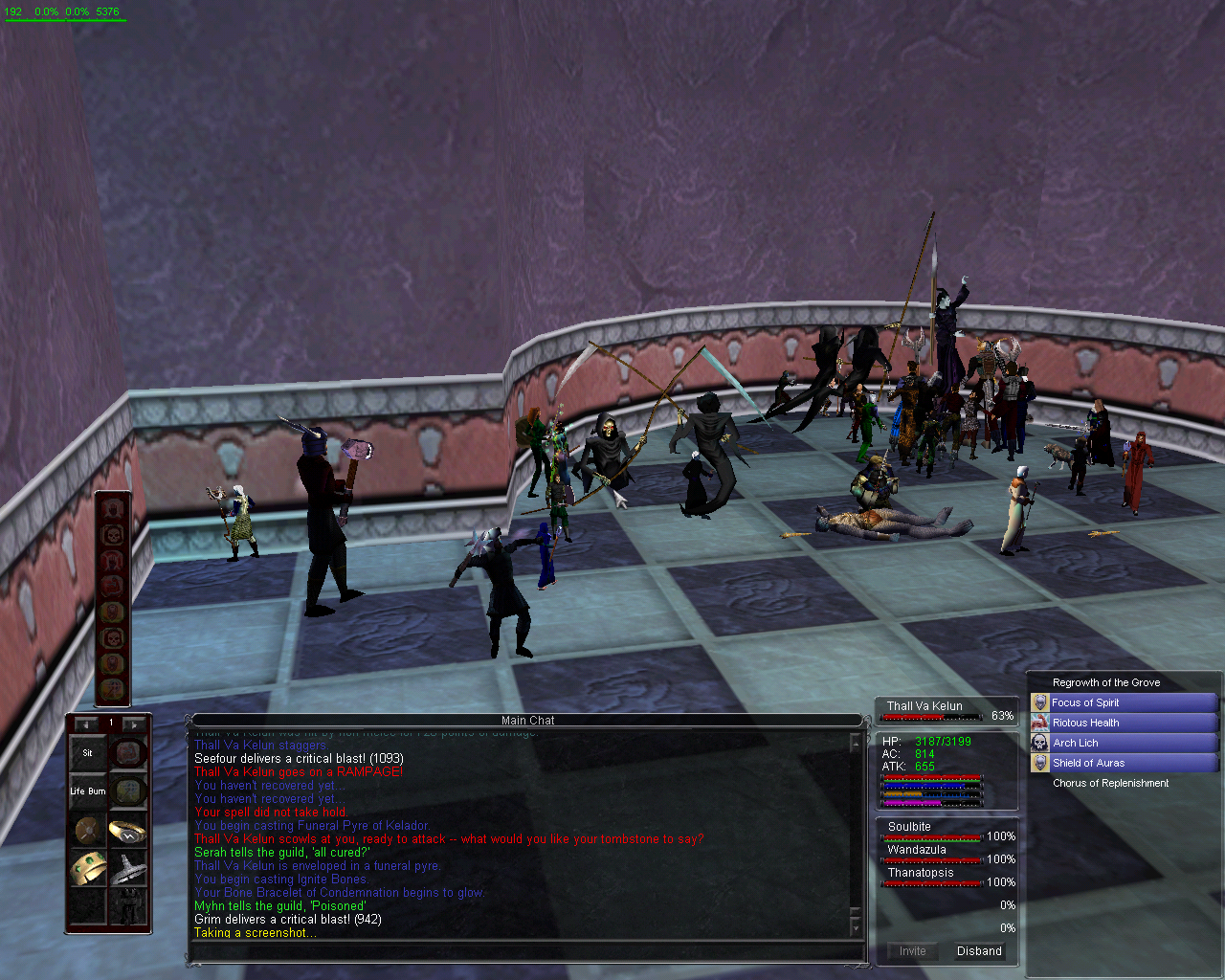This screenshot has width=1225, height=980.
Task: Use the green-gemmed gold bracelet hotbar item
Action: 88,868
